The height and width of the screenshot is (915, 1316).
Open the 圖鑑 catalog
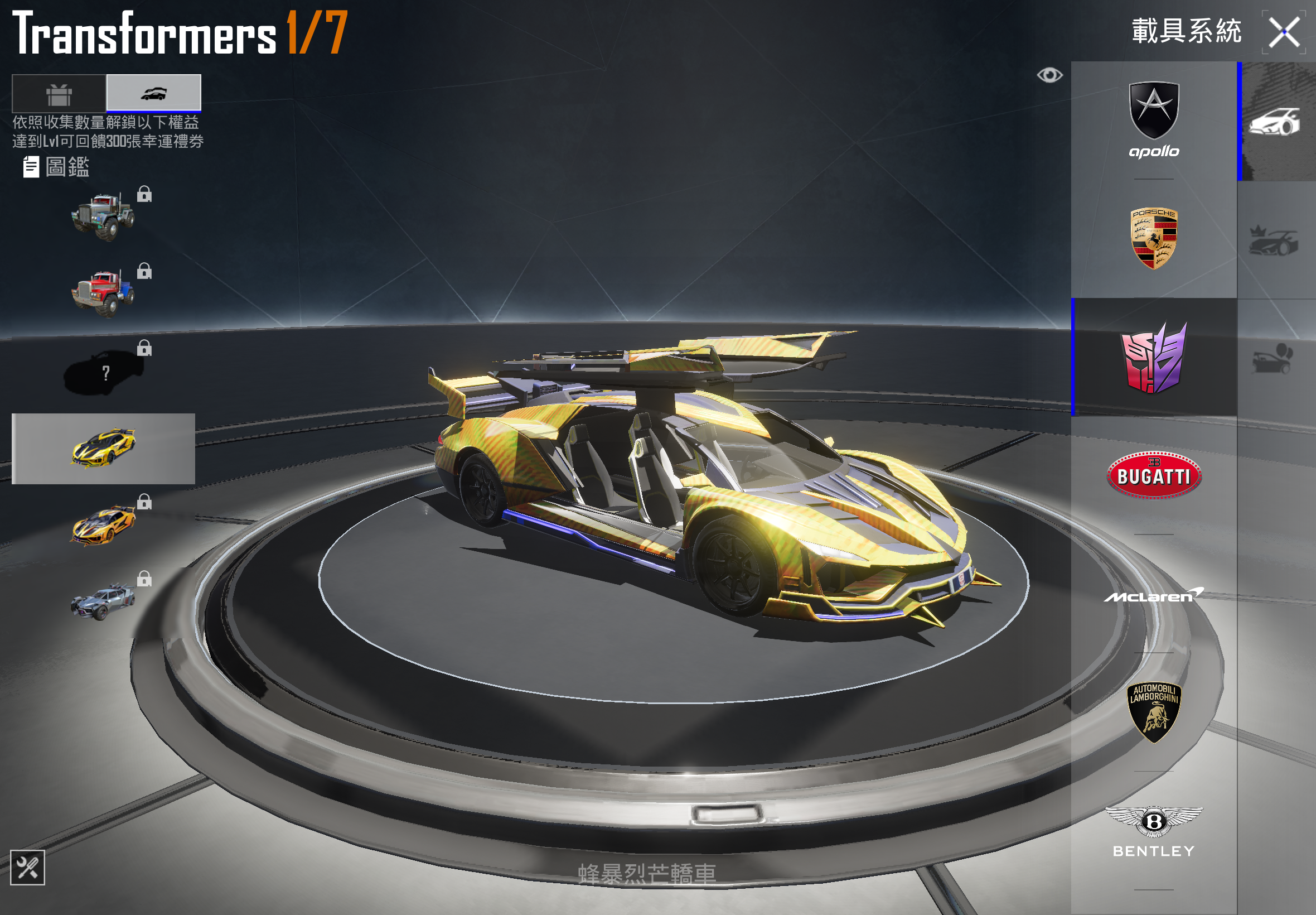pyautogui.click(x=57, y=167)
